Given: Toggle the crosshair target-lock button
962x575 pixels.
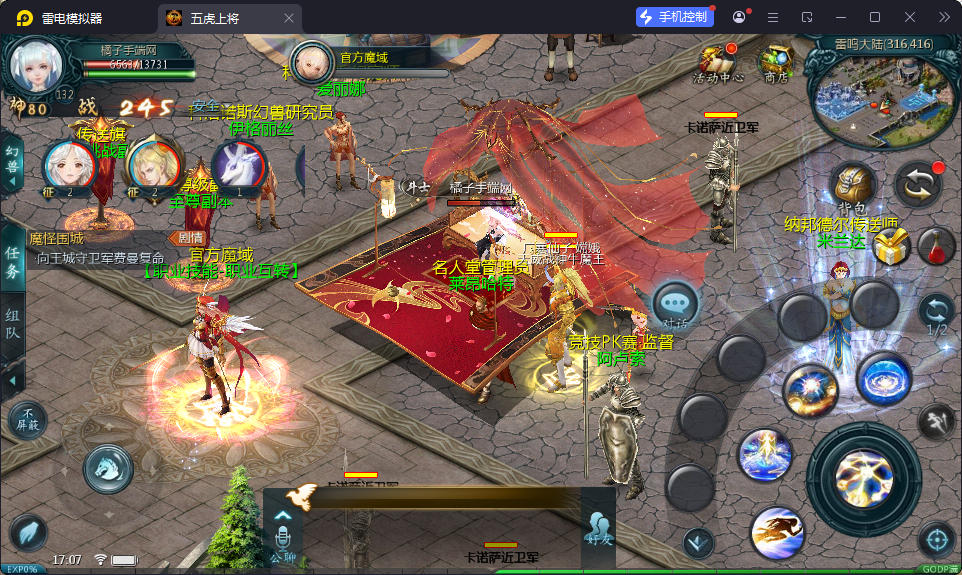Looking at the screenshot, I should point(937,540).
